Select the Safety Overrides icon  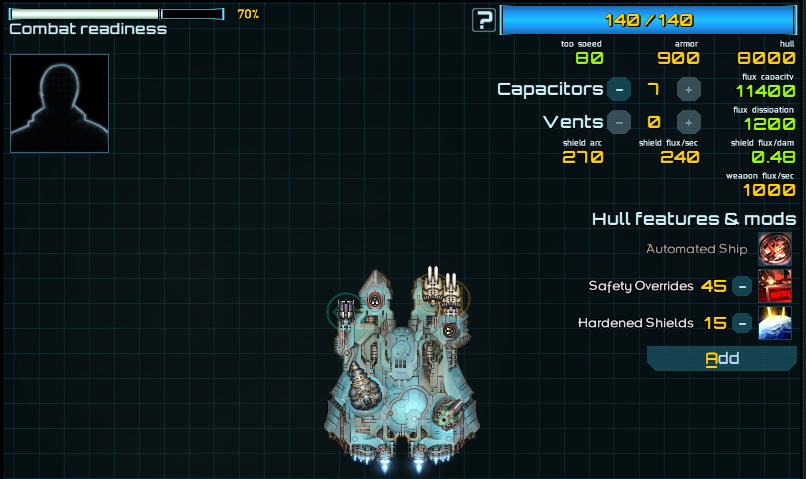[775, 286]
